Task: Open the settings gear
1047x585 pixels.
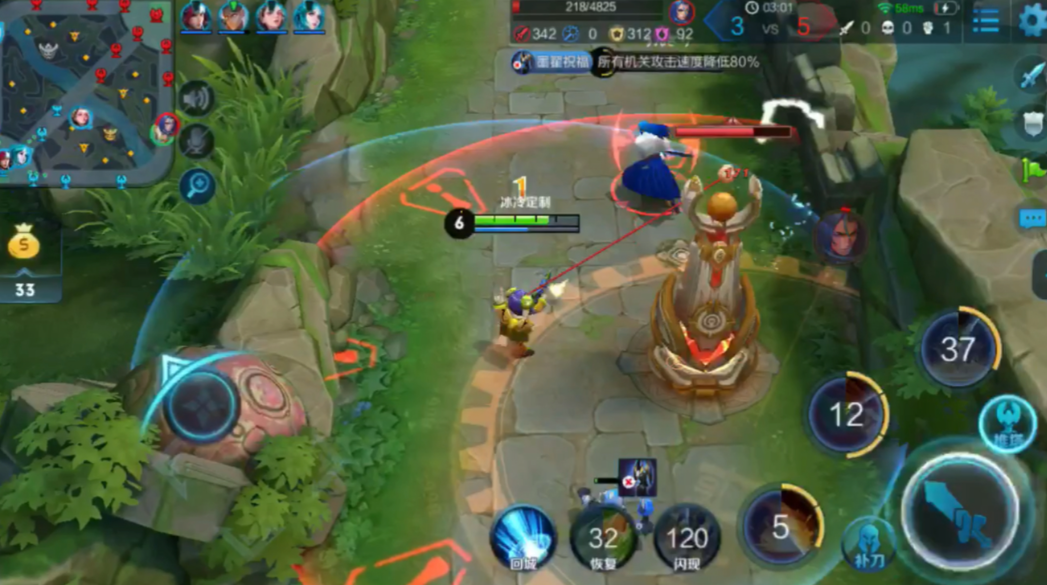Action: pos(1030,20)
